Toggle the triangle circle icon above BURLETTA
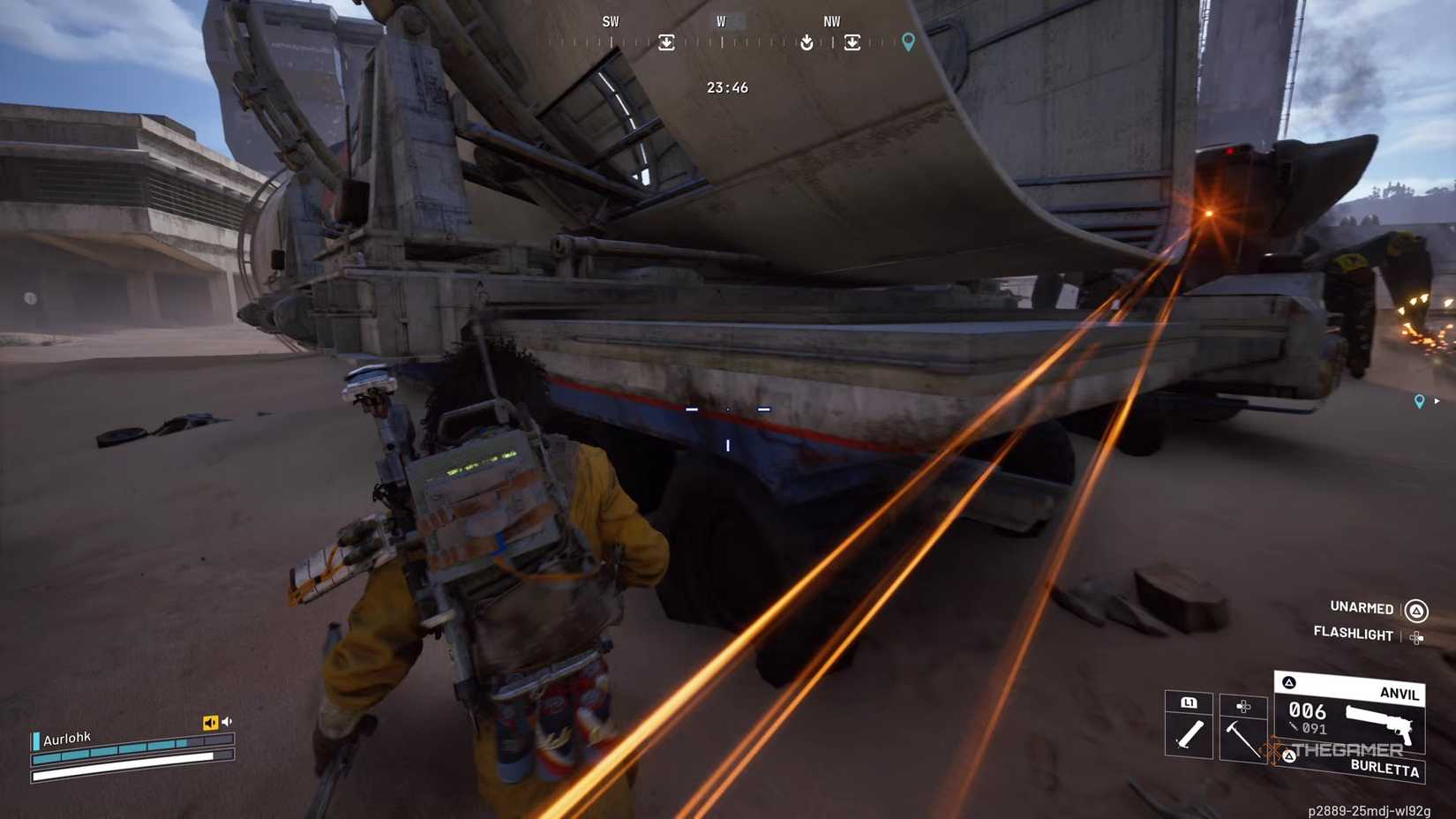The width and height of the screenshot is (1456, 819). [x=1289, y=755]
